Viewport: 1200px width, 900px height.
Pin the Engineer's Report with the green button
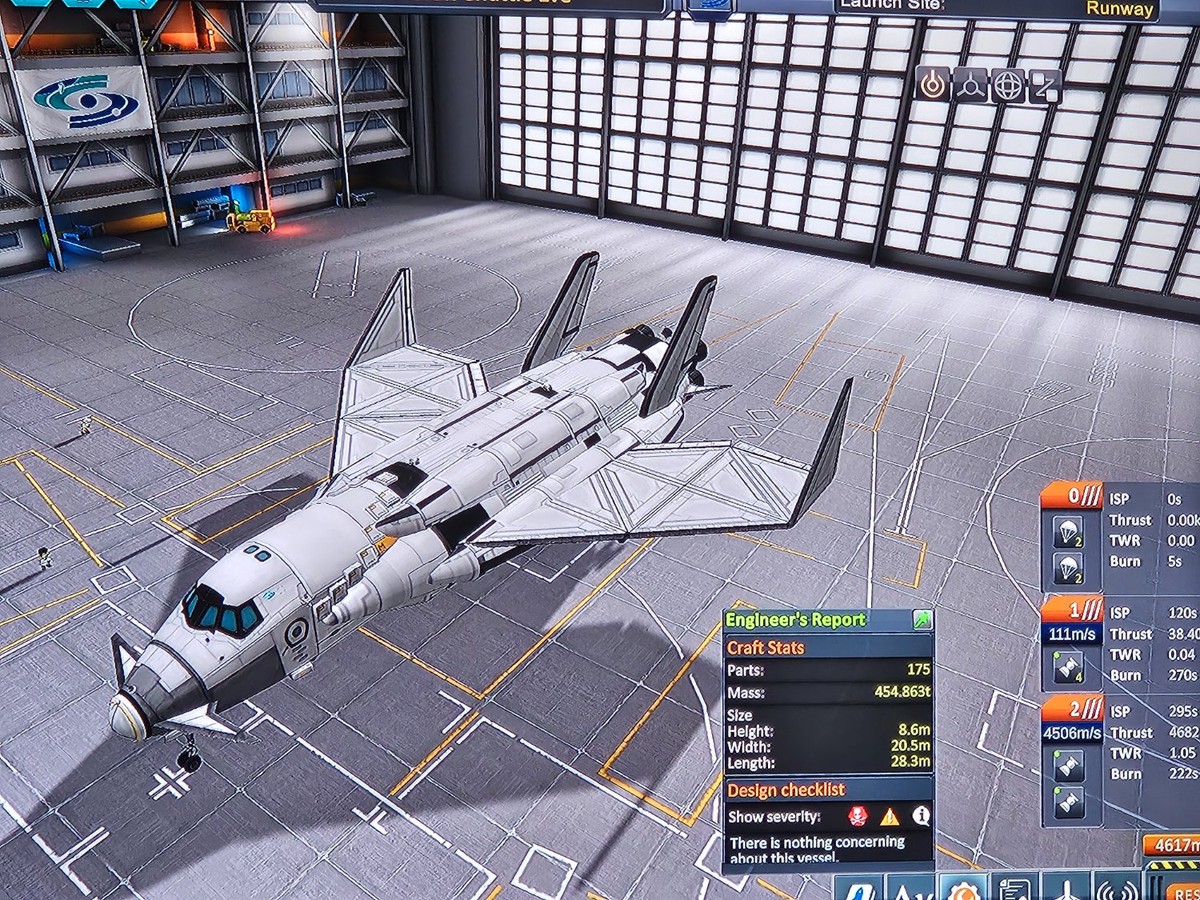click(920, 621)
